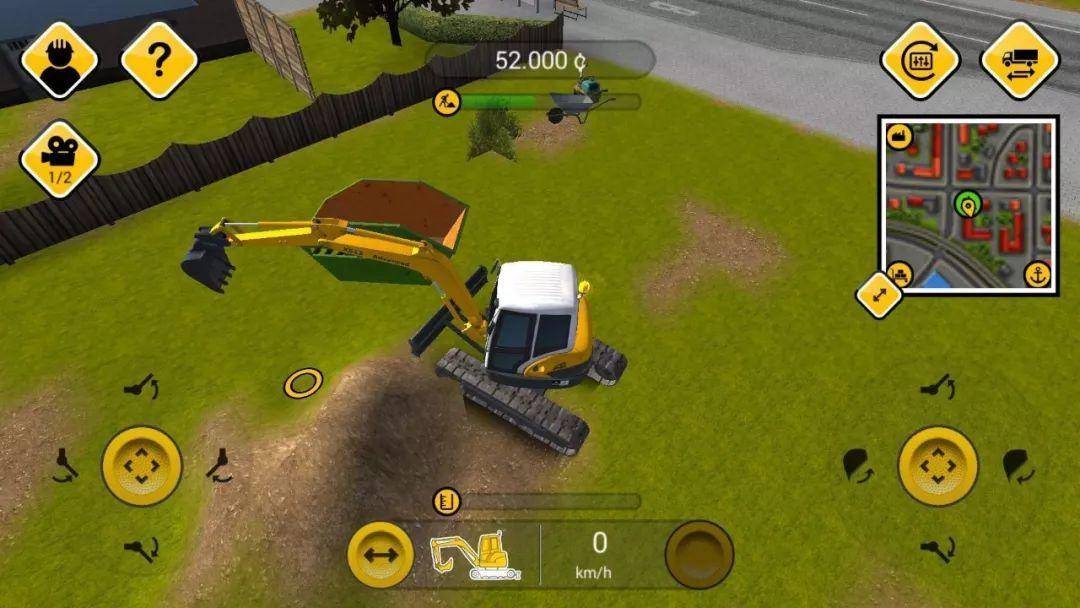Screen dimensions: 1080x608
Task: Tap the left yellow joystick pad
Action: (x=142, y=466)
